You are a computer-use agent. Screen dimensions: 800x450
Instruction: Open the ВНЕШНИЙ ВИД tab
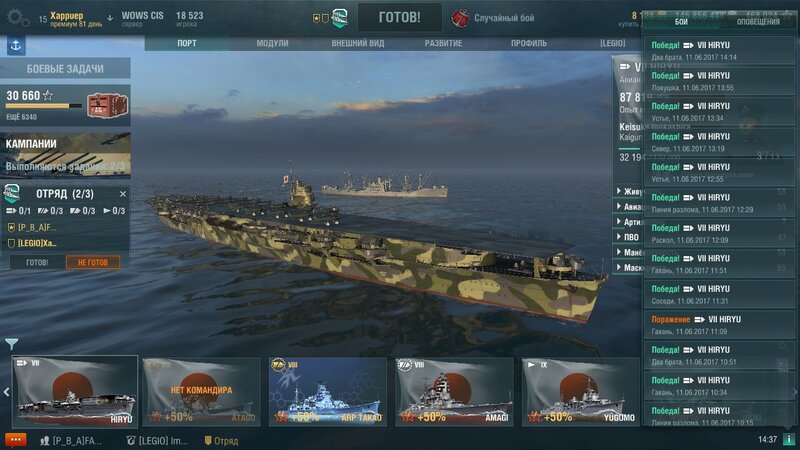tap(359, 44)
